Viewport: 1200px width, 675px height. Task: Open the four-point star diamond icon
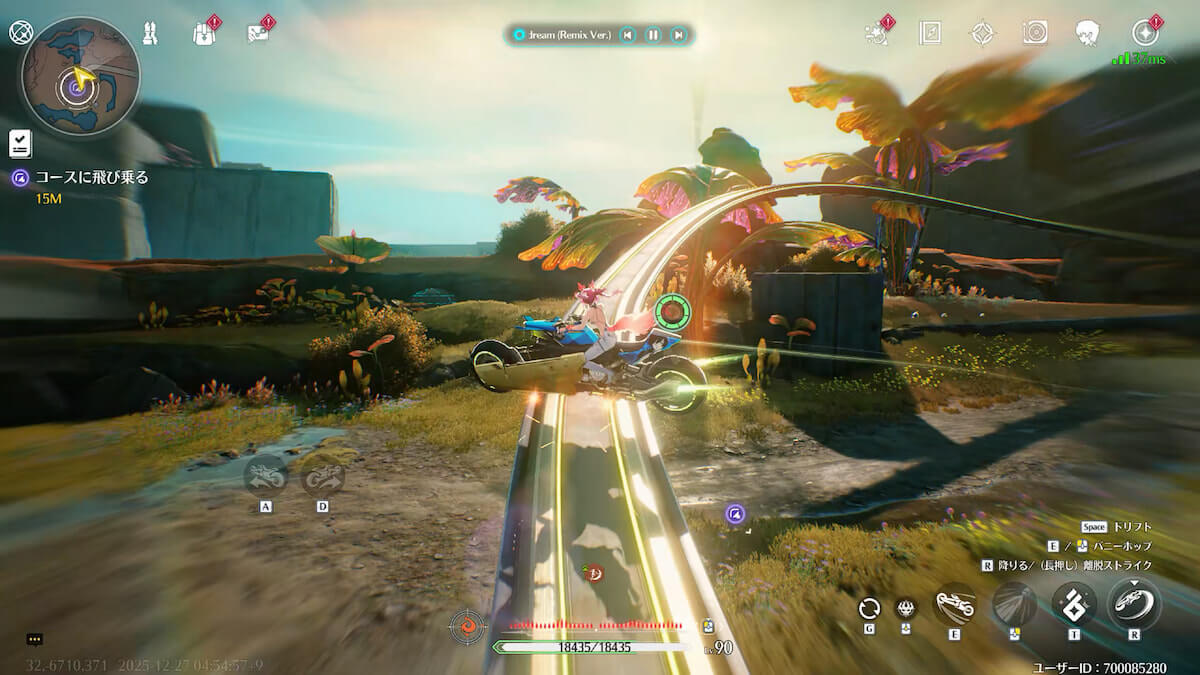(982, 33)
